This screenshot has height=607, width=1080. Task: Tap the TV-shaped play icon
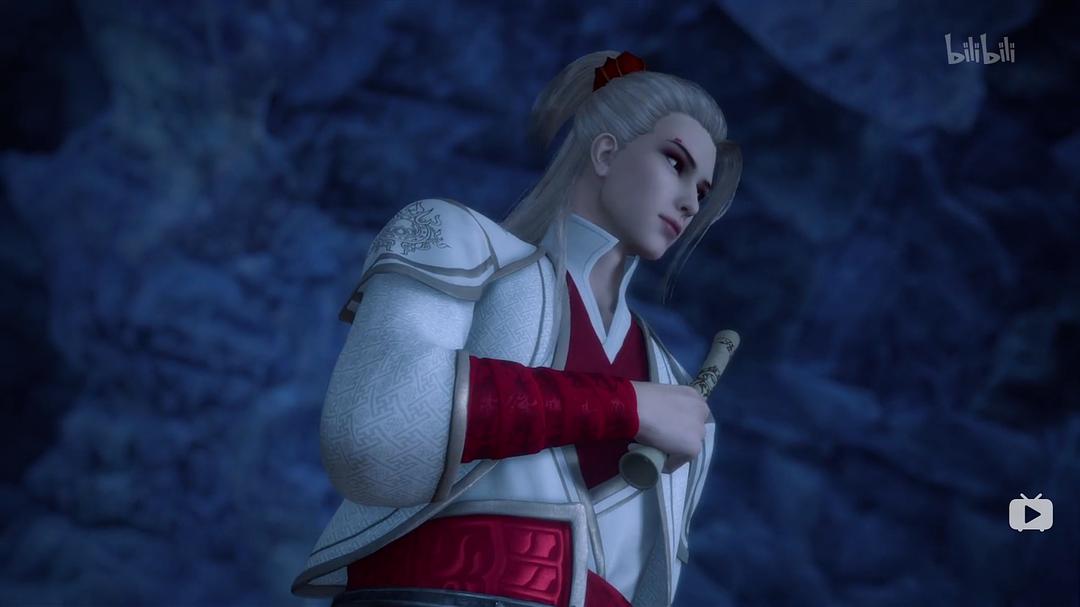1030,513
